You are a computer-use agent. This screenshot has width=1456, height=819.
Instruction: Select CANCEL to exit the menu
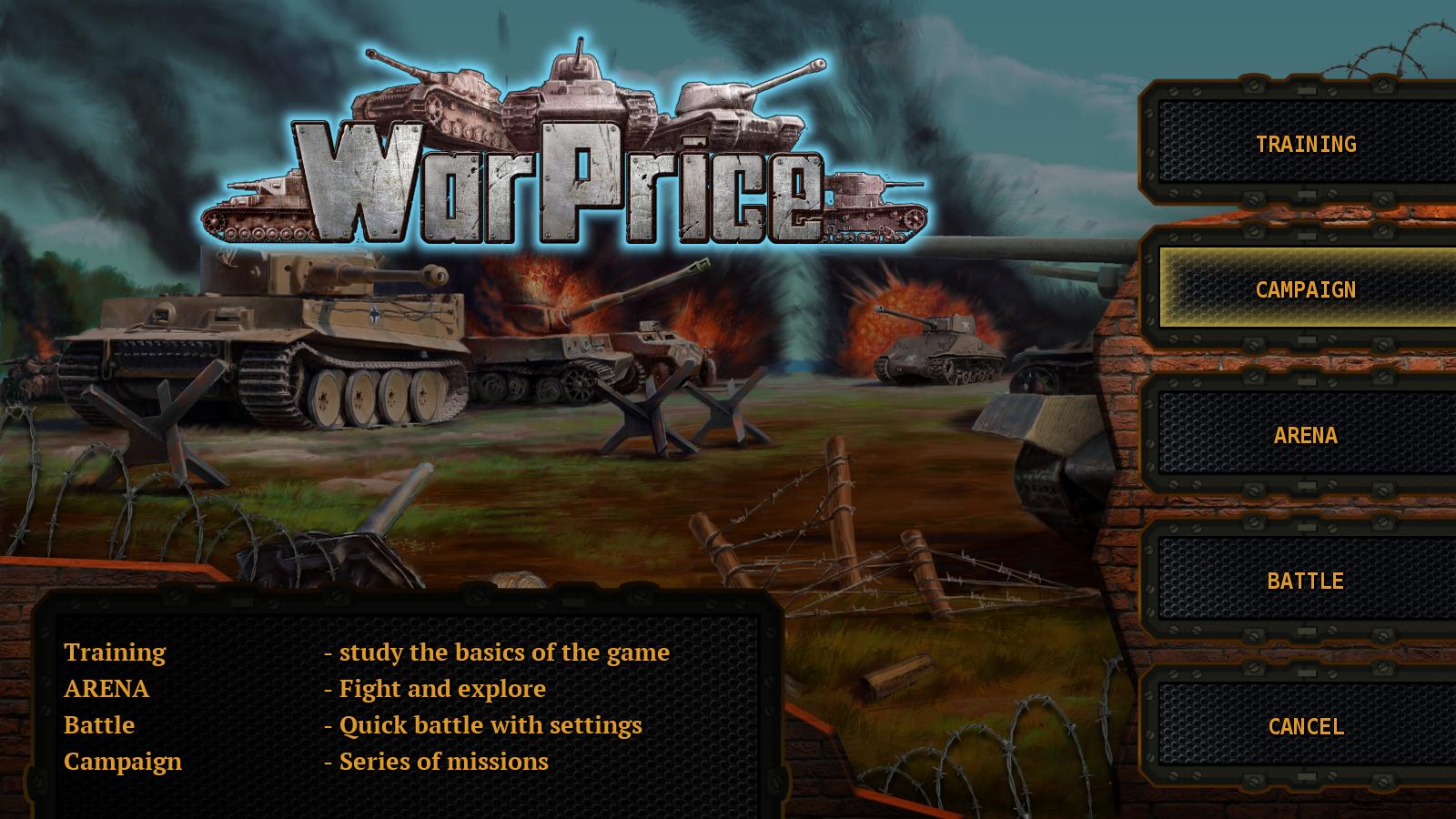click(1306, 727)
